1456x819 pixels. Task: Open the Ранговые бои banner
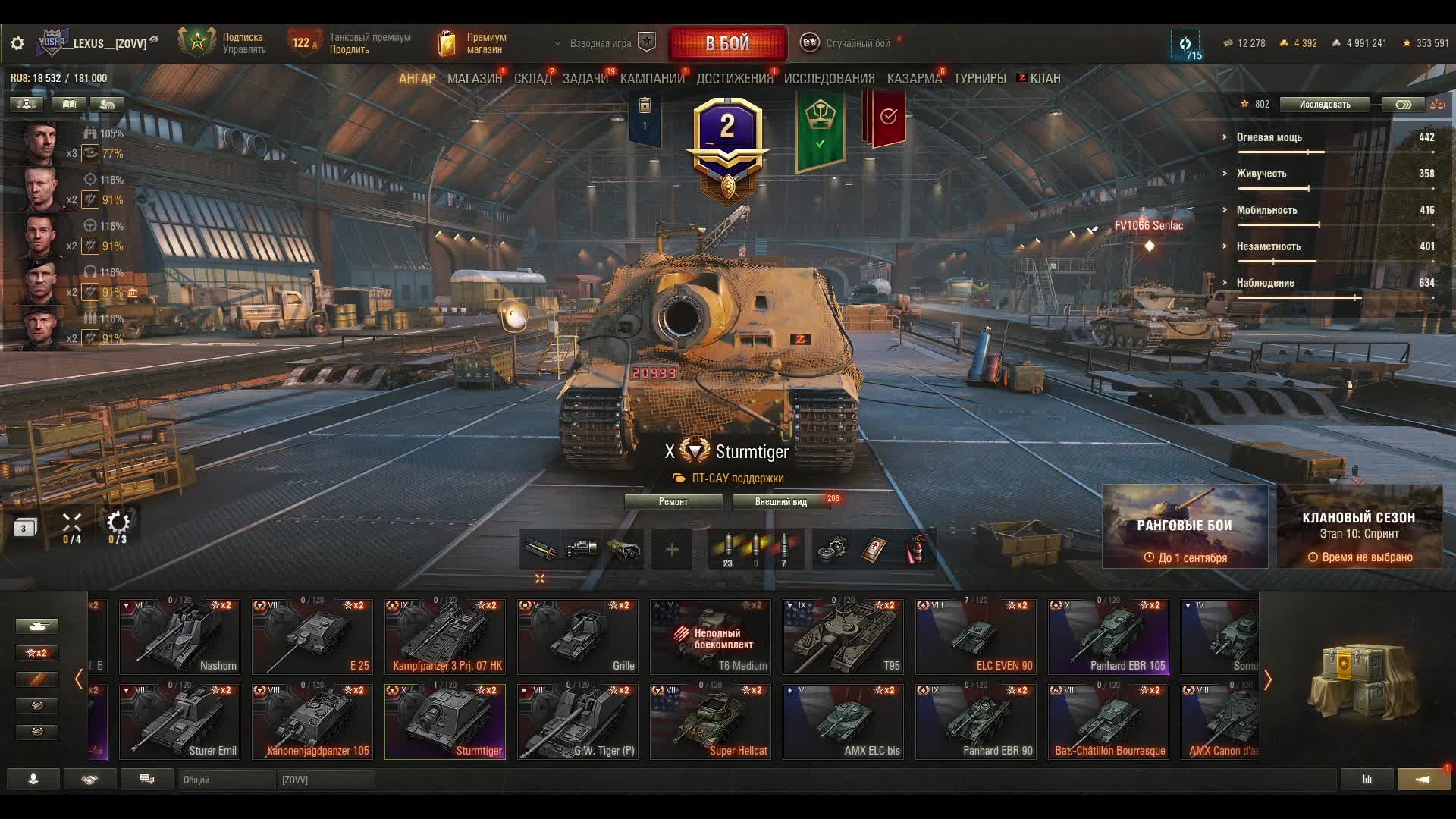coord(1185,526)
